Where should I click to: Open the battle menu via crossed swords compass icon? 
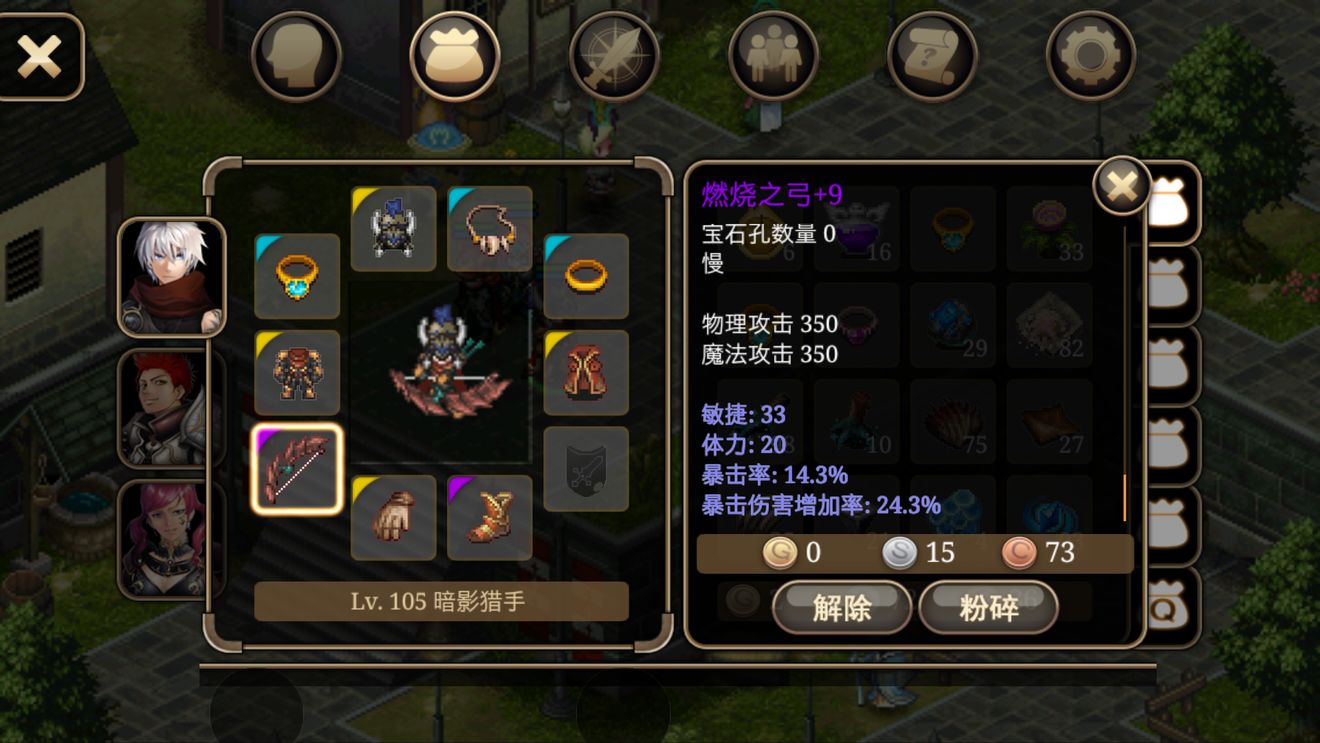(613, 56)
